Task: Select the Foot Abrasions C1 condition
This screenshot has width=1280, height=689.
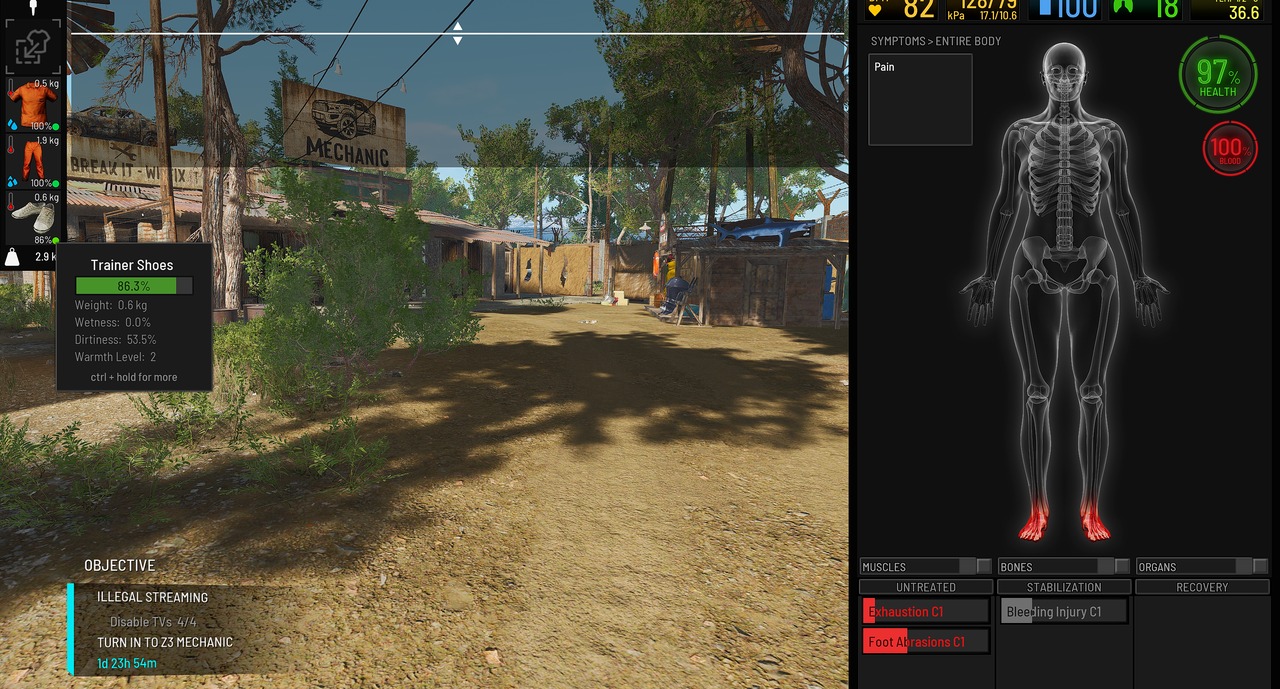Action: pos(926,642)
